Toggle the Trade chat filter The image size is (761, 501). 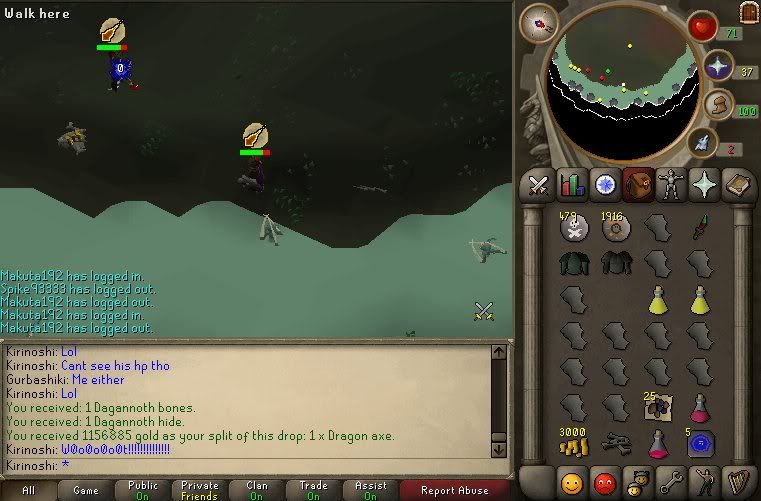pos(313,490)
